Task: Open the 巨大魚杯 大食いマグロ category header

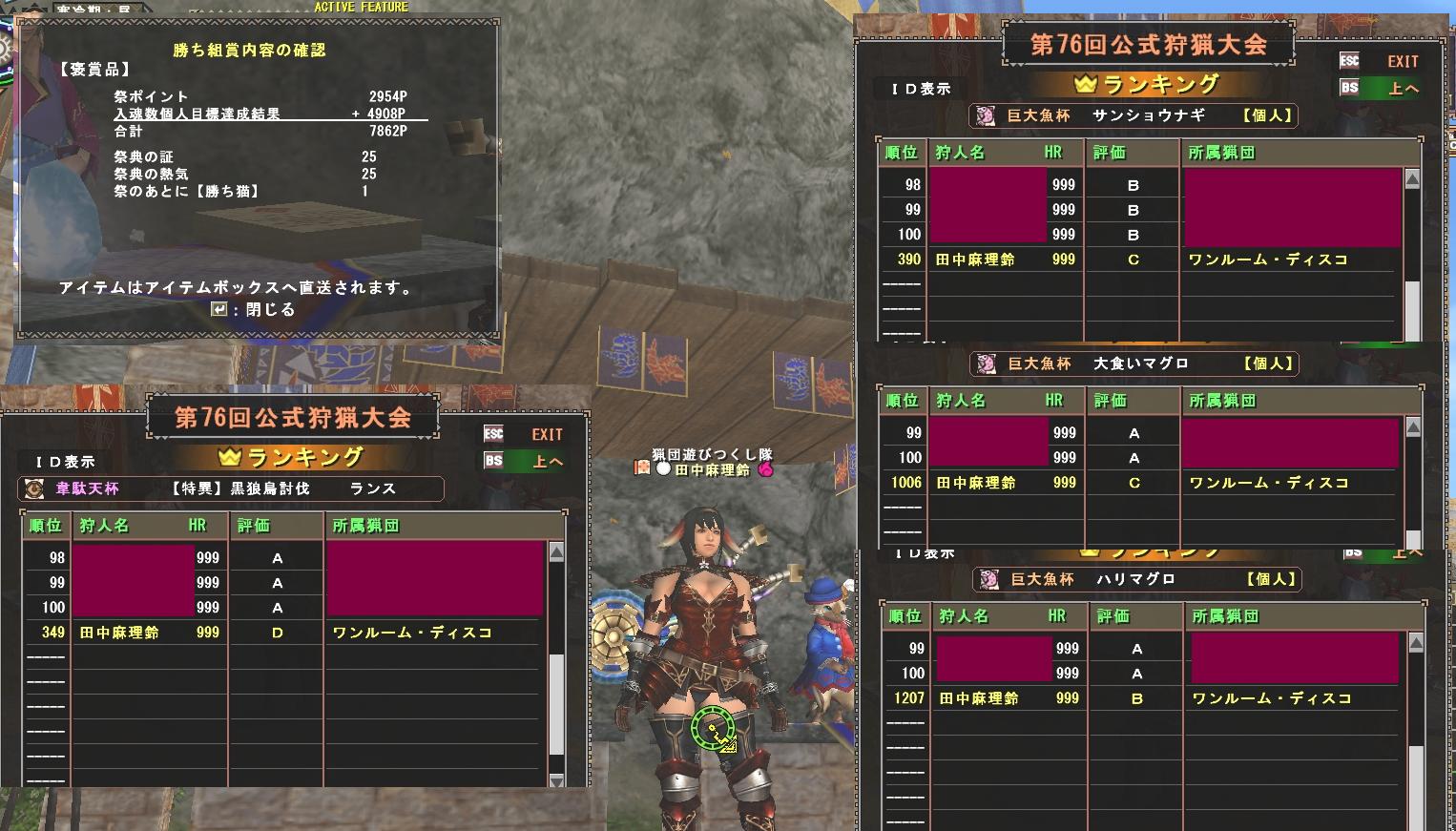Action: (x=1134, y=364)
